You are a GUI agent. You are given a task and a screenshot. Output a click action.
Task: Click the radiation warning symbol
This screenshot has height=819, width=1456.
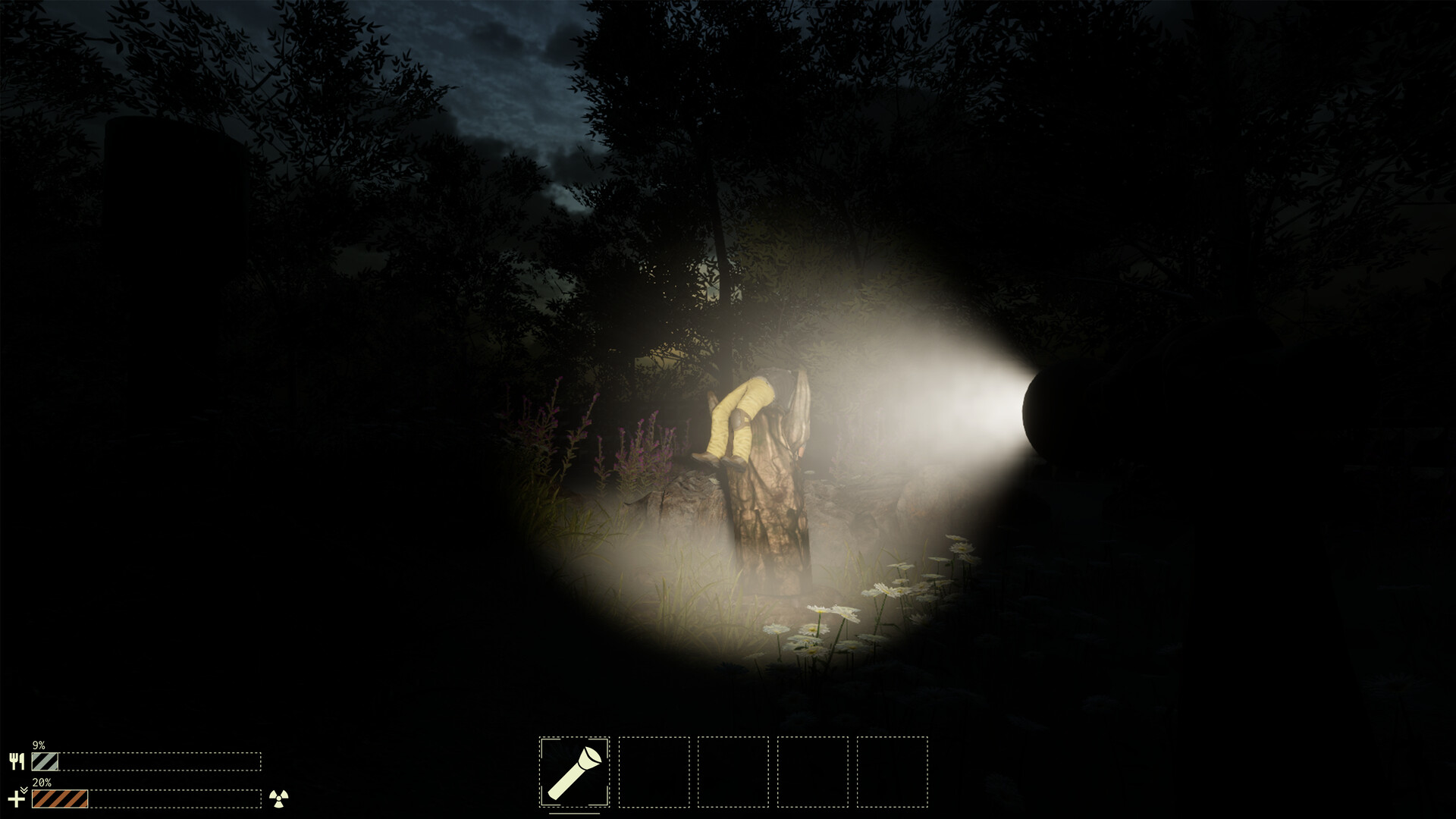[x=279, y=799]
